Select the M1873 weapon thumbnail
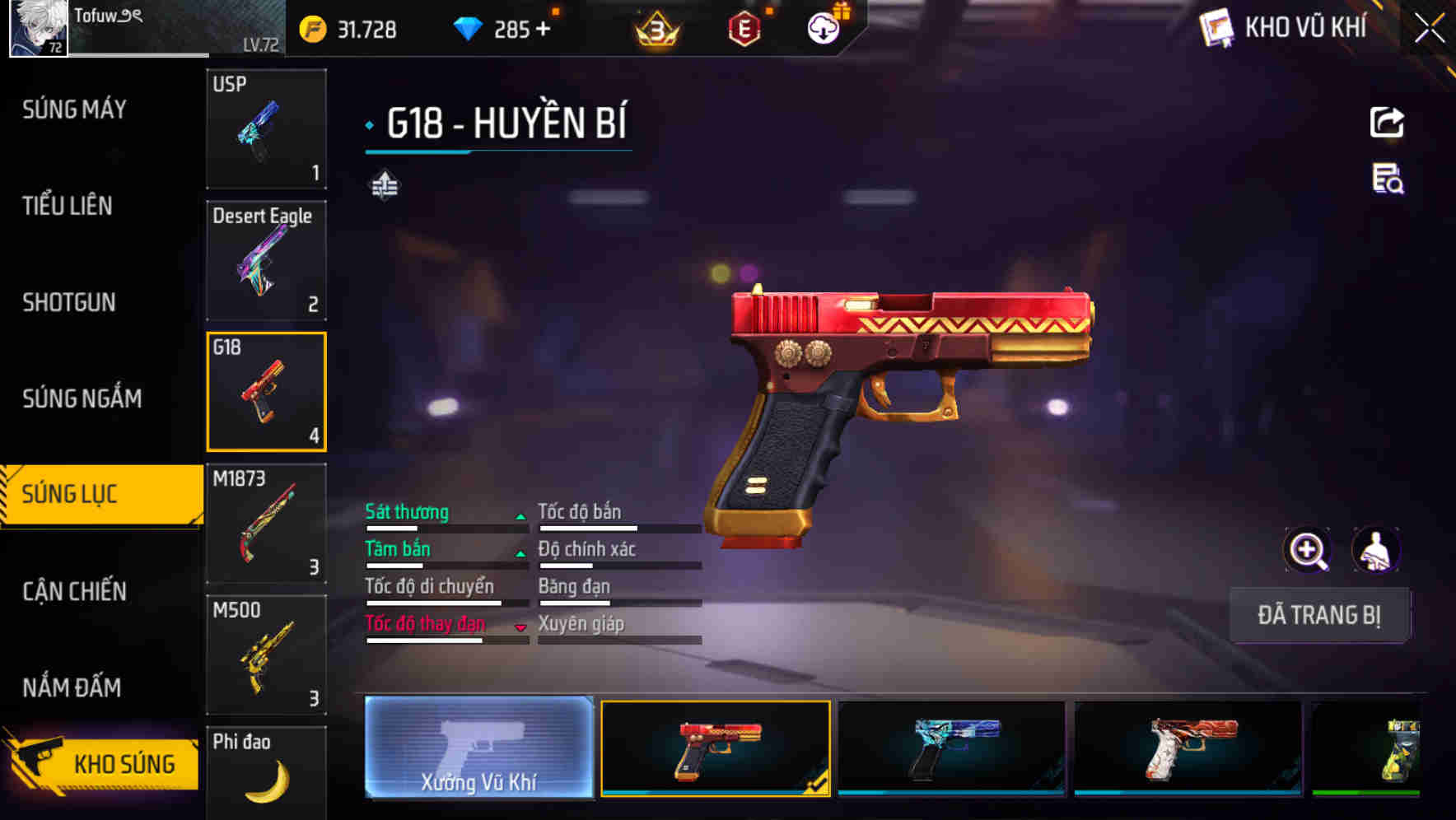This screenshot has height=820, width=1456. tap(266, 522)
